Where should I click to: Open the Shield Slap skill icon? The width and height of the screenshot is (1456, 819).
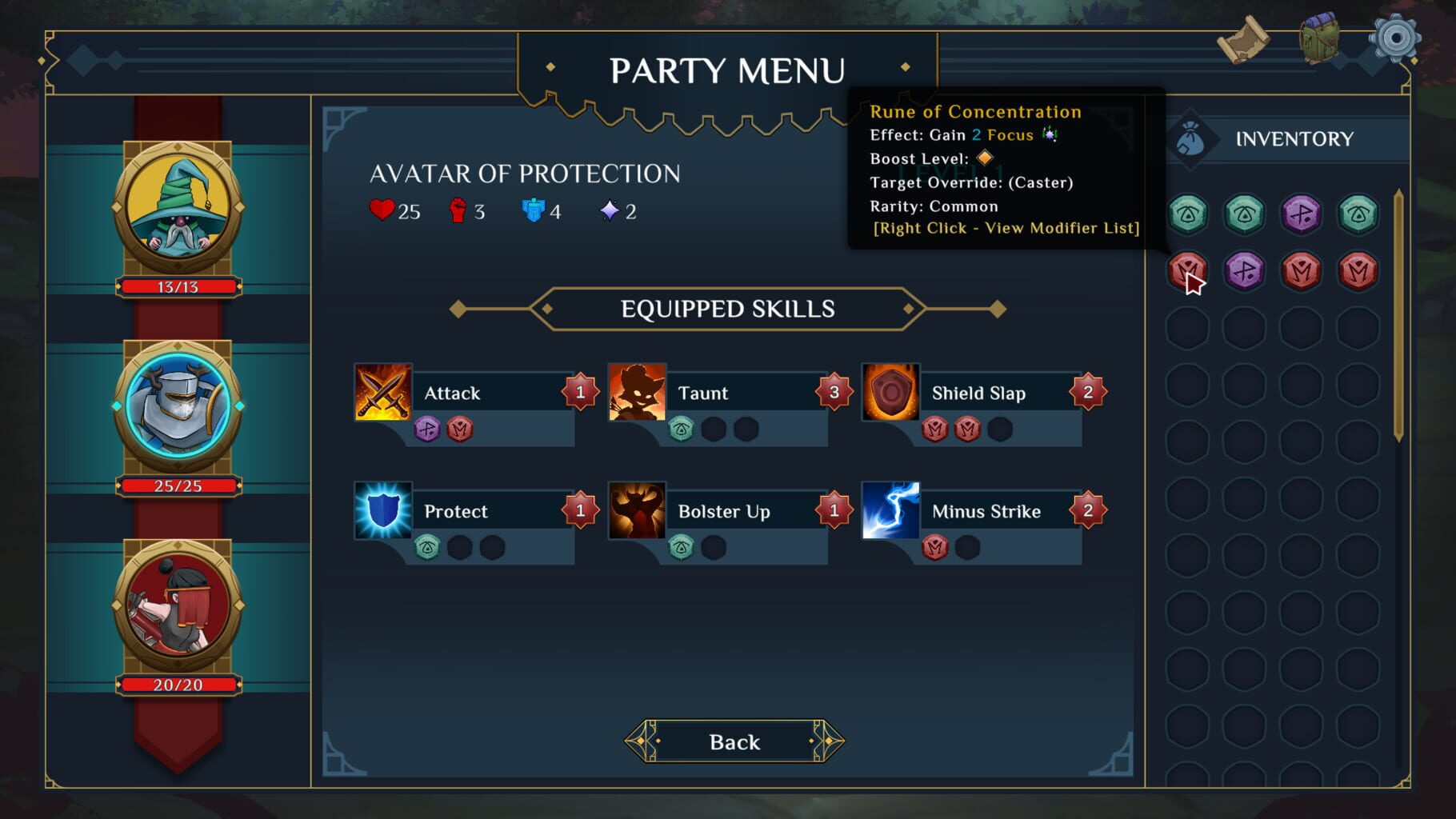[890, 393]
